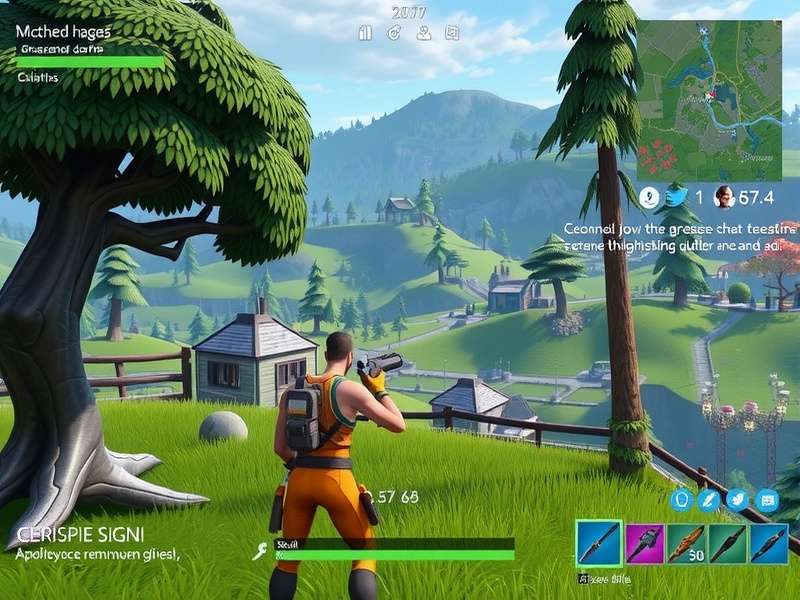Click the bird icon above the hotbar
This screenshot has height=600, width=800.
739,499
